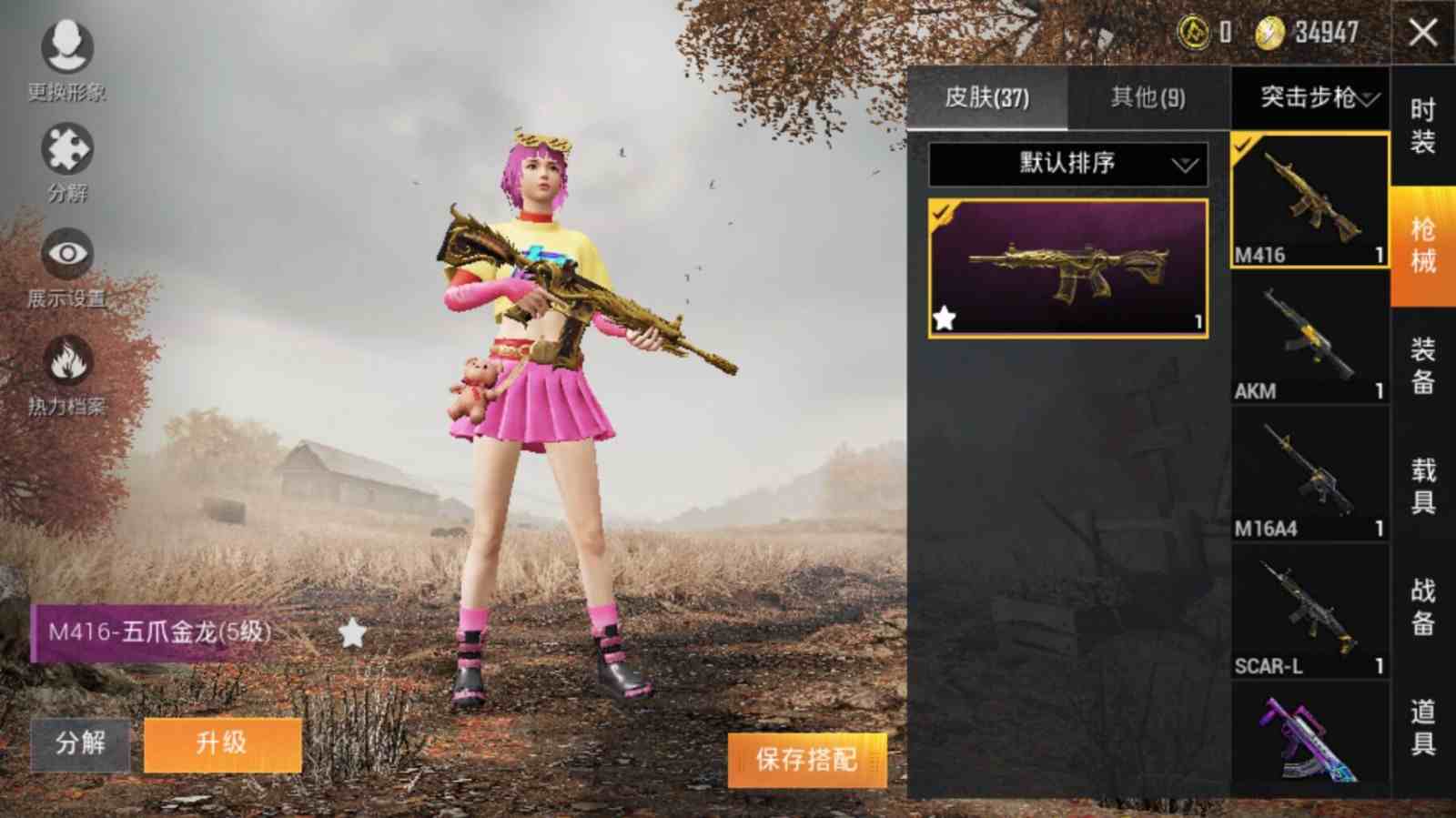Choose the M16A4 weapon entry
Image resolution: width=1456 pixels, height=818 pixels.
[x=1309, y=475]
